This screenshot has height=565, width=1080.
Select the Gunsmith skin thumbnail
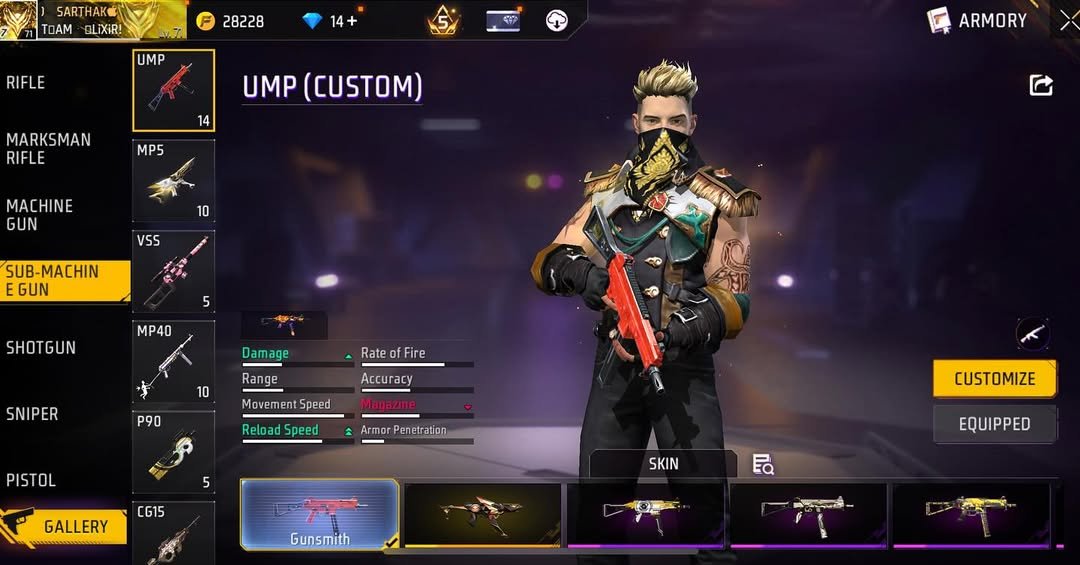coord(320,514)
